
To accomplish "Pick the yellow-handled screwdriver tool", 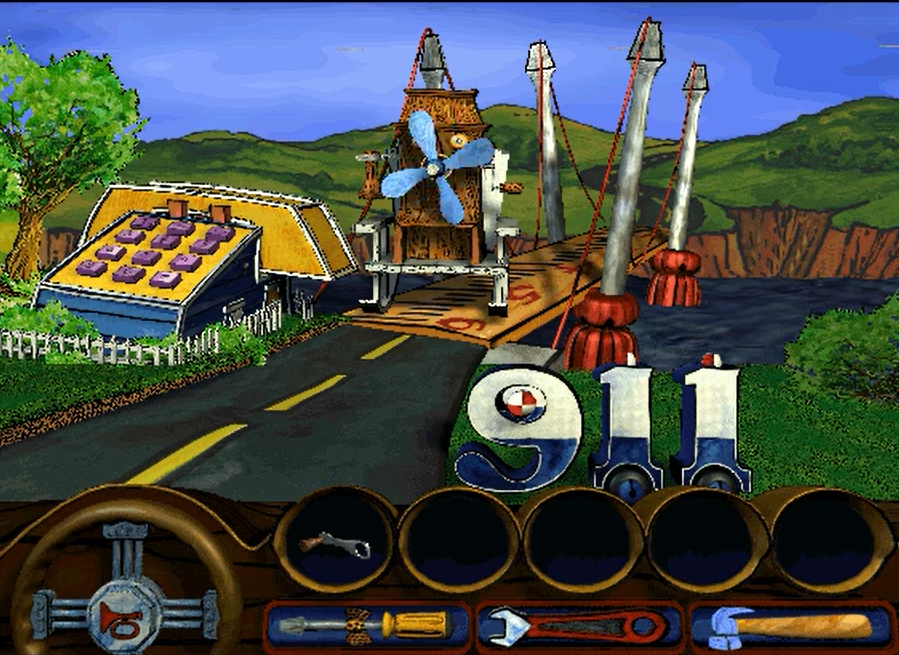I will click(366, 626).
